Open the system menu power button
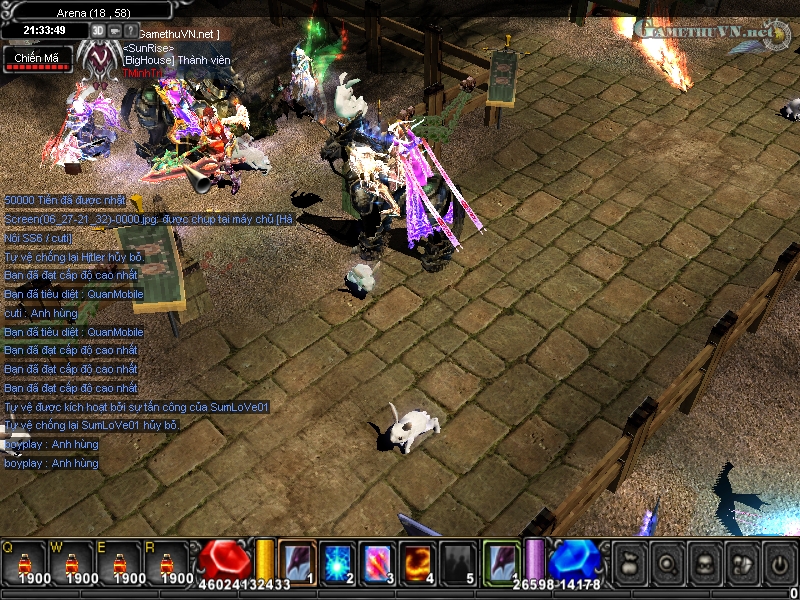The image size is (800, 600). (777, 562)
